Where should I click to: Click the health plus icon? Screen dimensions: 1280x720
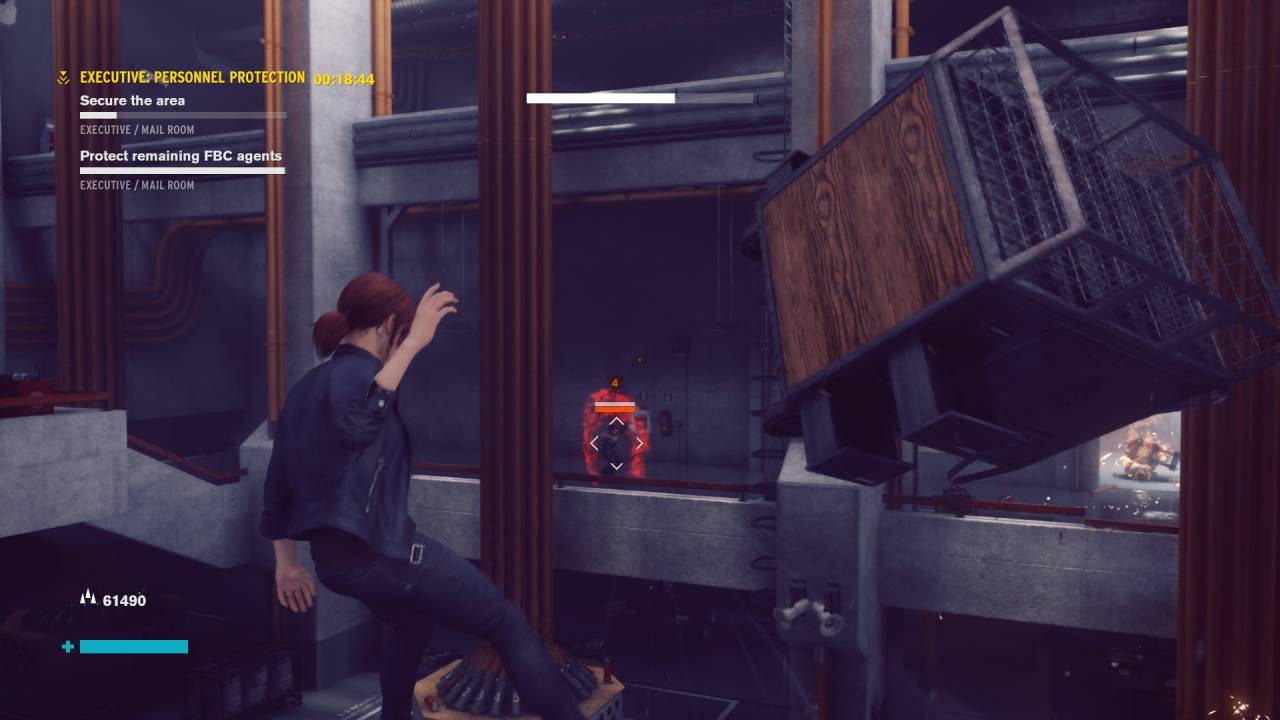click(67, 647)
